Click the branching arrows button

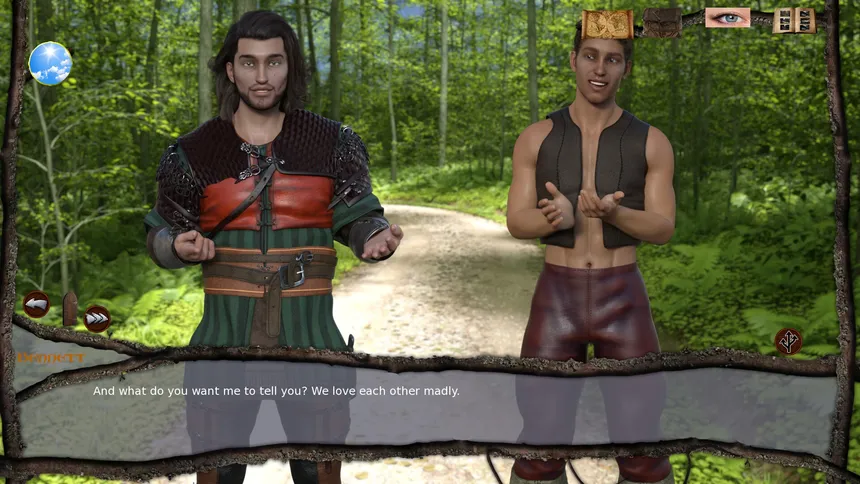pos(788,341)
